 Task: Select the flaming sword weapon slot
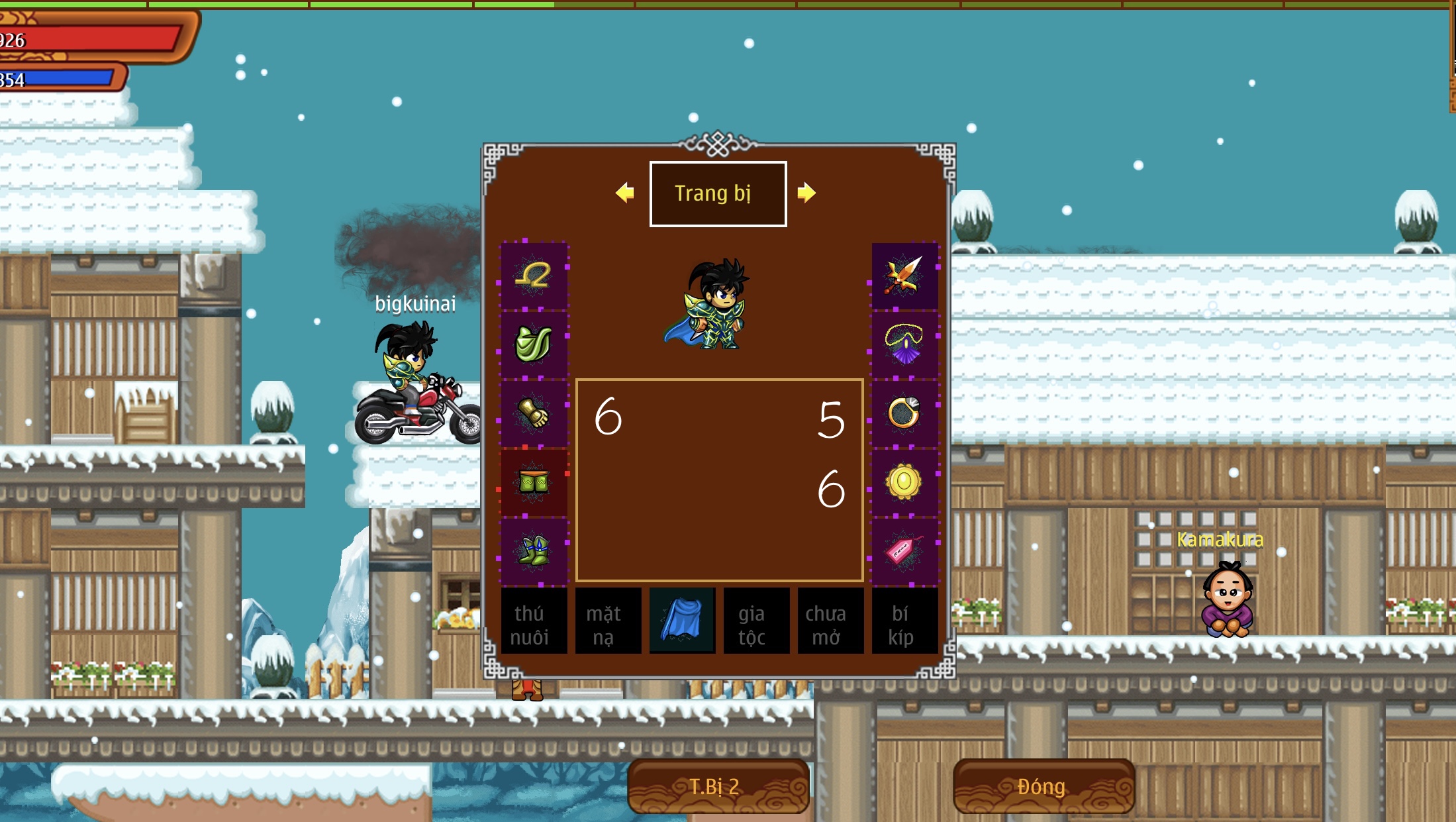pyautogui.click(x=904, y=276)
